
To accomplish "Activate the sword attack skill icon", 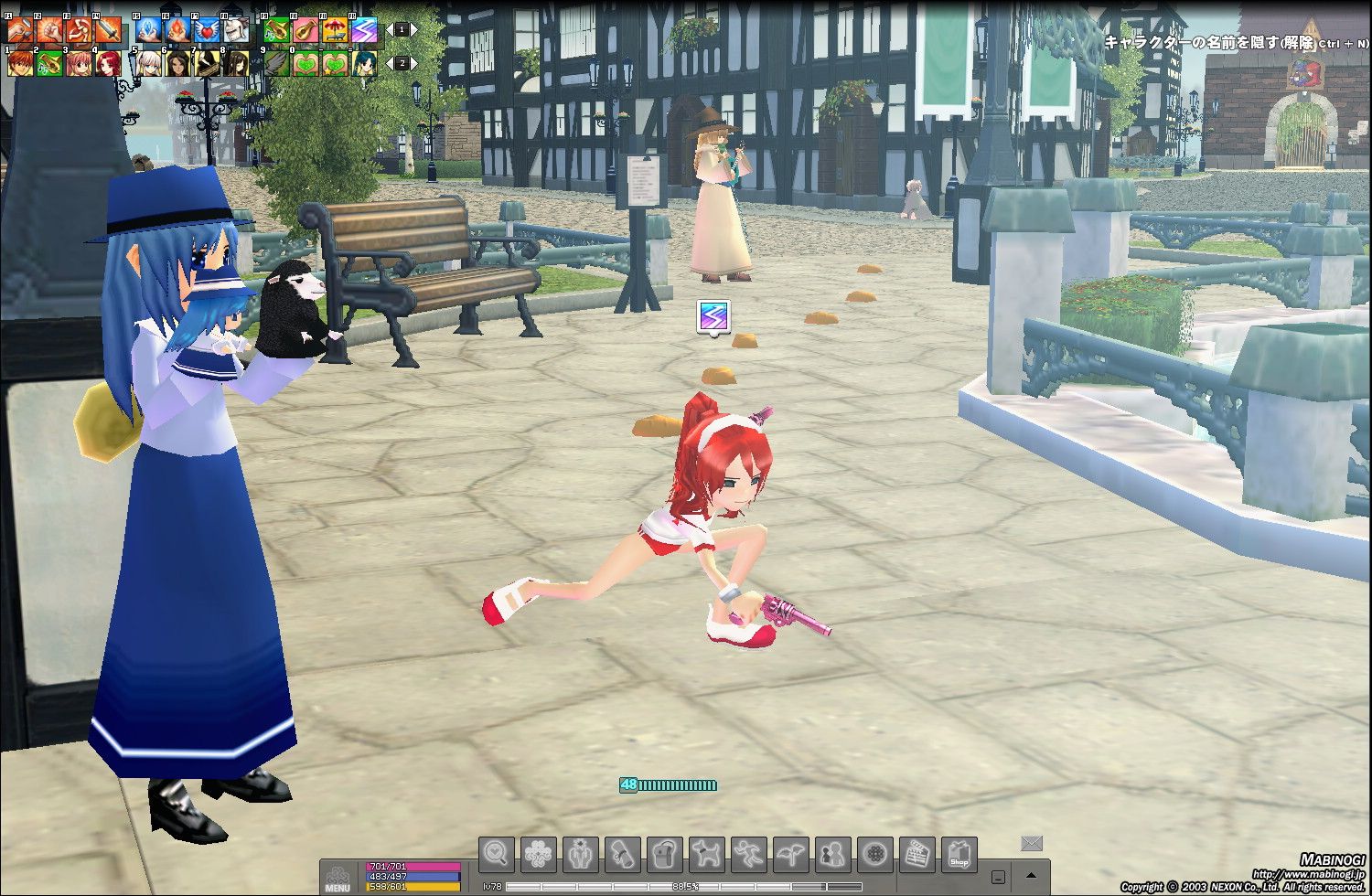I will (x=108, y=30).
